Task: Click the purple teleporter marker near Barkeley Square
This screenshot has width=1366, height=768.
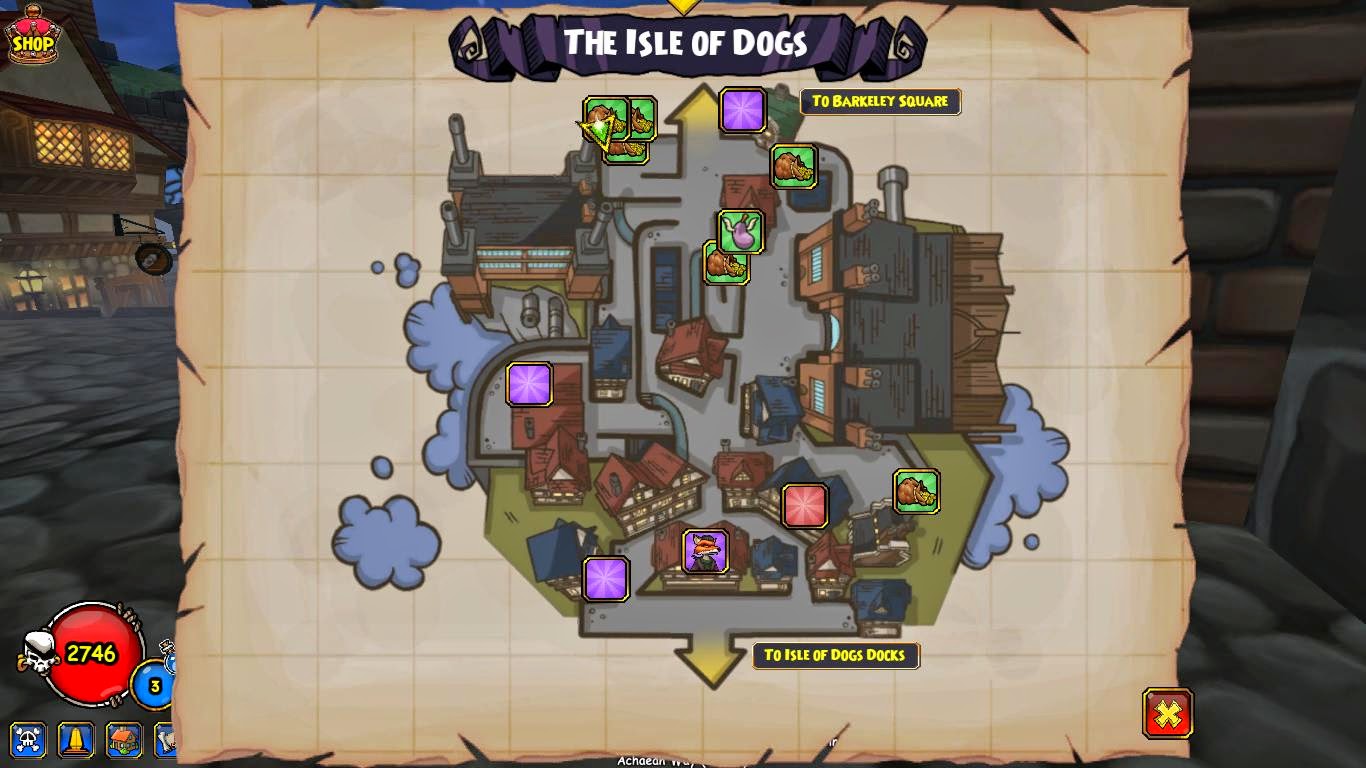Action: [x=742, y=110]
